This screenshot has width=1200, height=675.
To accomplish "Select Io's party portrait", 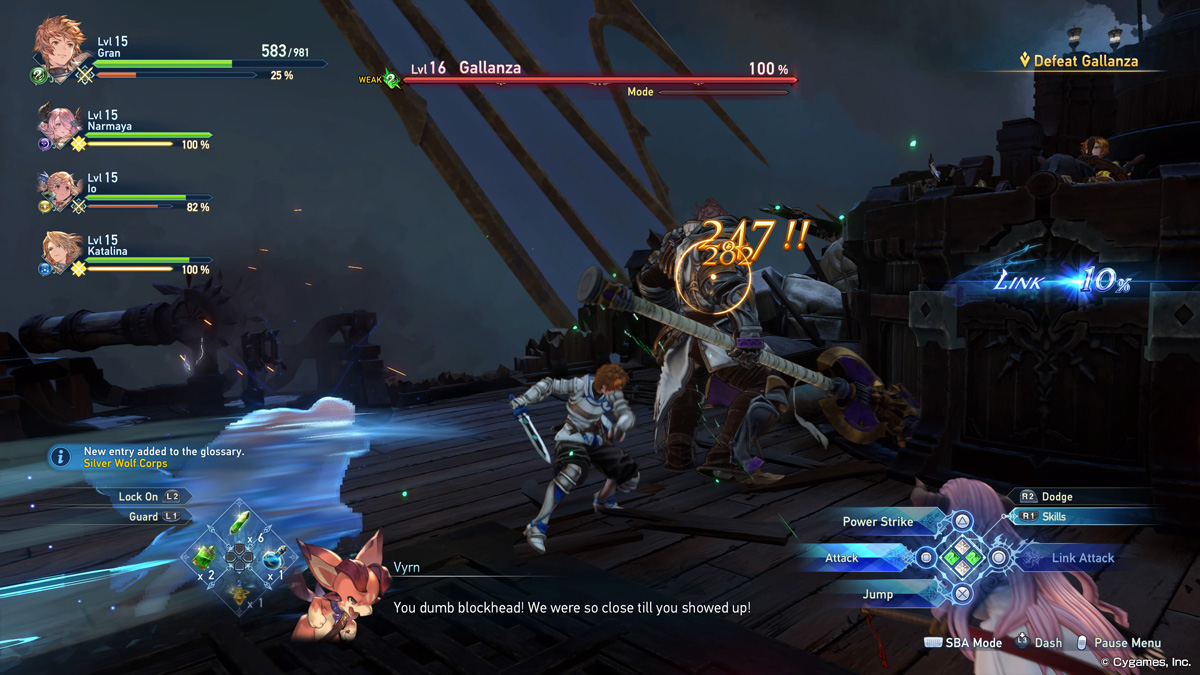I will tap(58, 188).
